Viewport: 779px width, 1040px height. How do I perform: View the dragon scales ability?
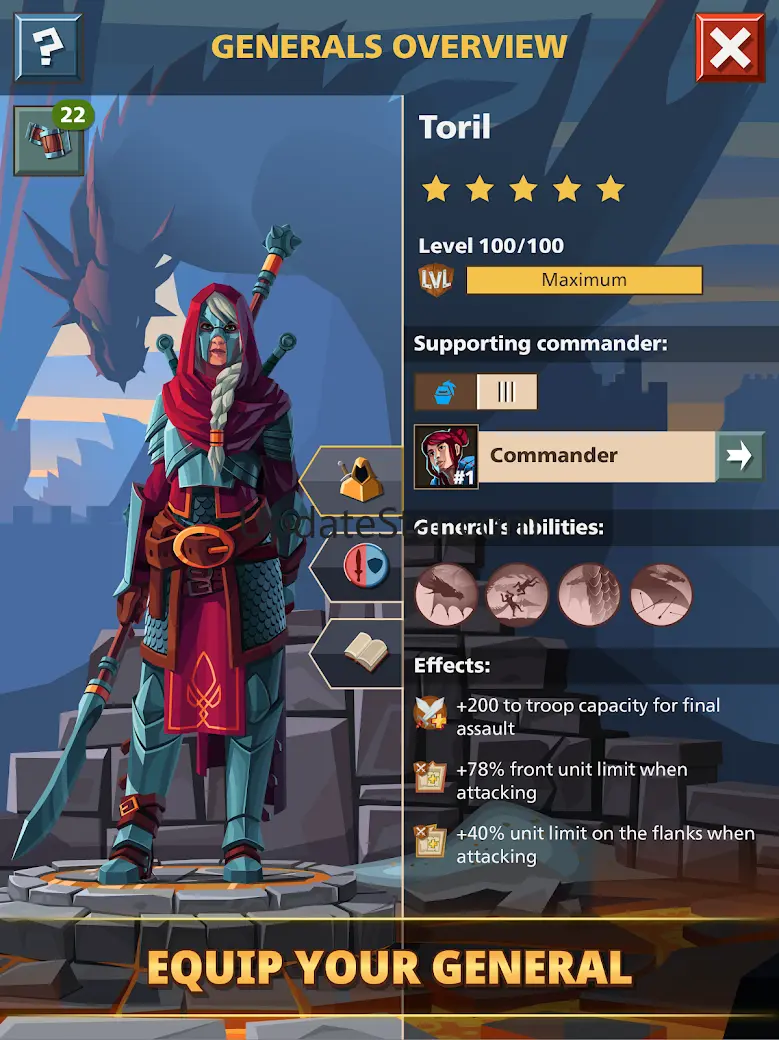[589, 595]
